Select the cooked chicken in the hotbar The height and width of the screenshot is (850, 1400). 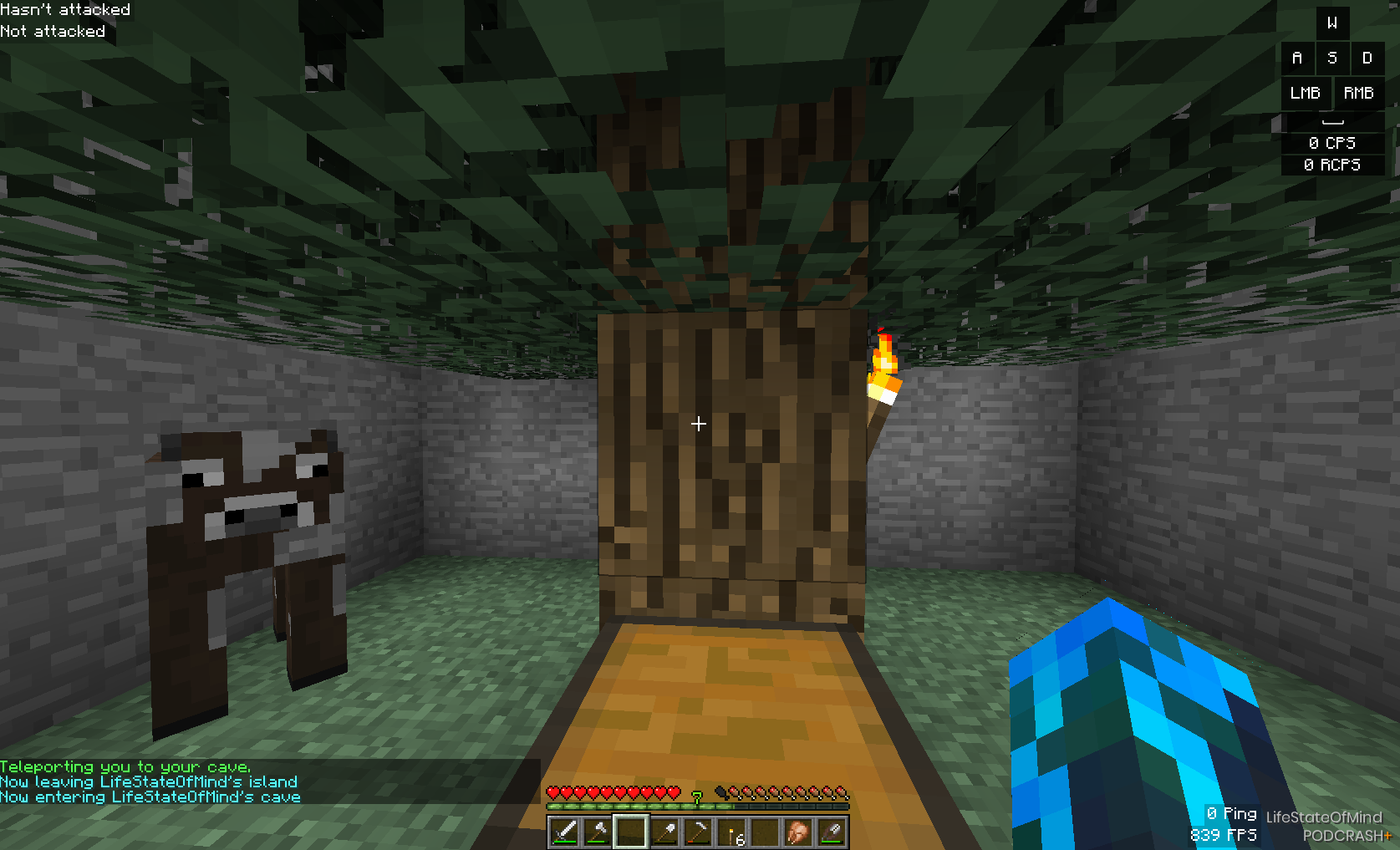(798, 832)
